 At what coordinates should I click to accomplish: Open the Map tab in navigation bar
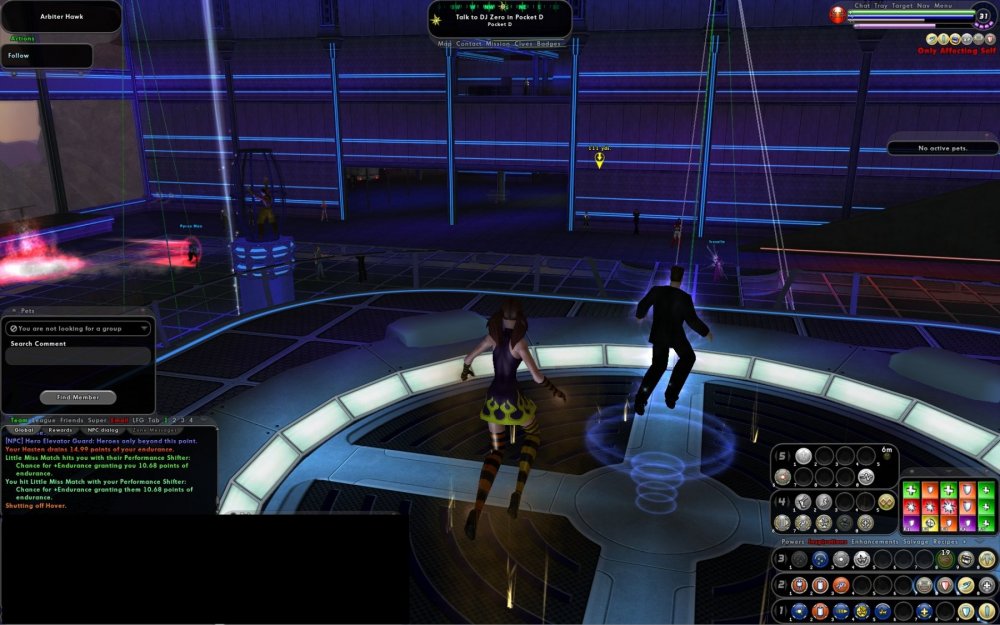[445, 44]
